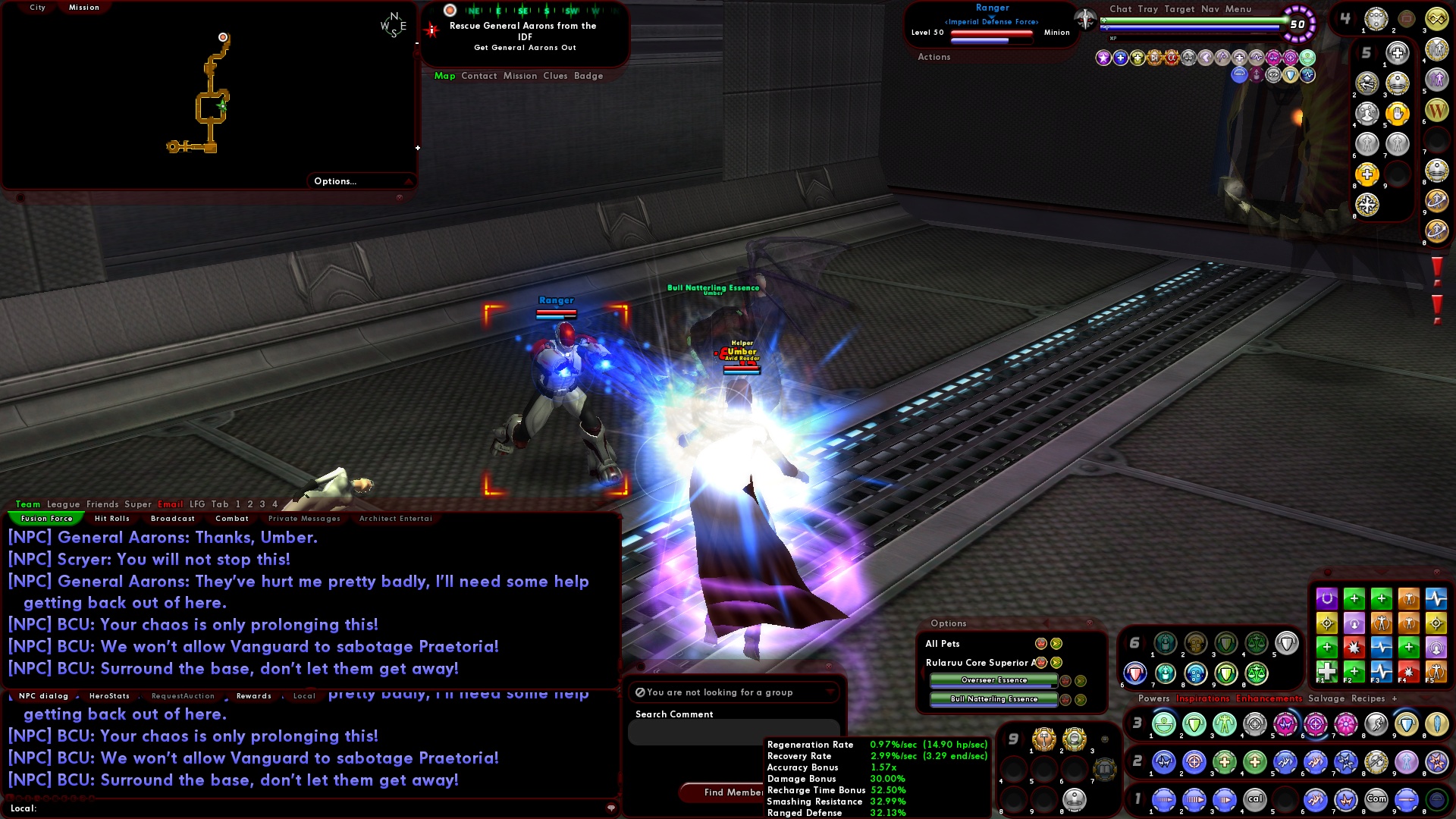
Task: Click the gold infinity icon in tray 4
Action: [1437, 20]
